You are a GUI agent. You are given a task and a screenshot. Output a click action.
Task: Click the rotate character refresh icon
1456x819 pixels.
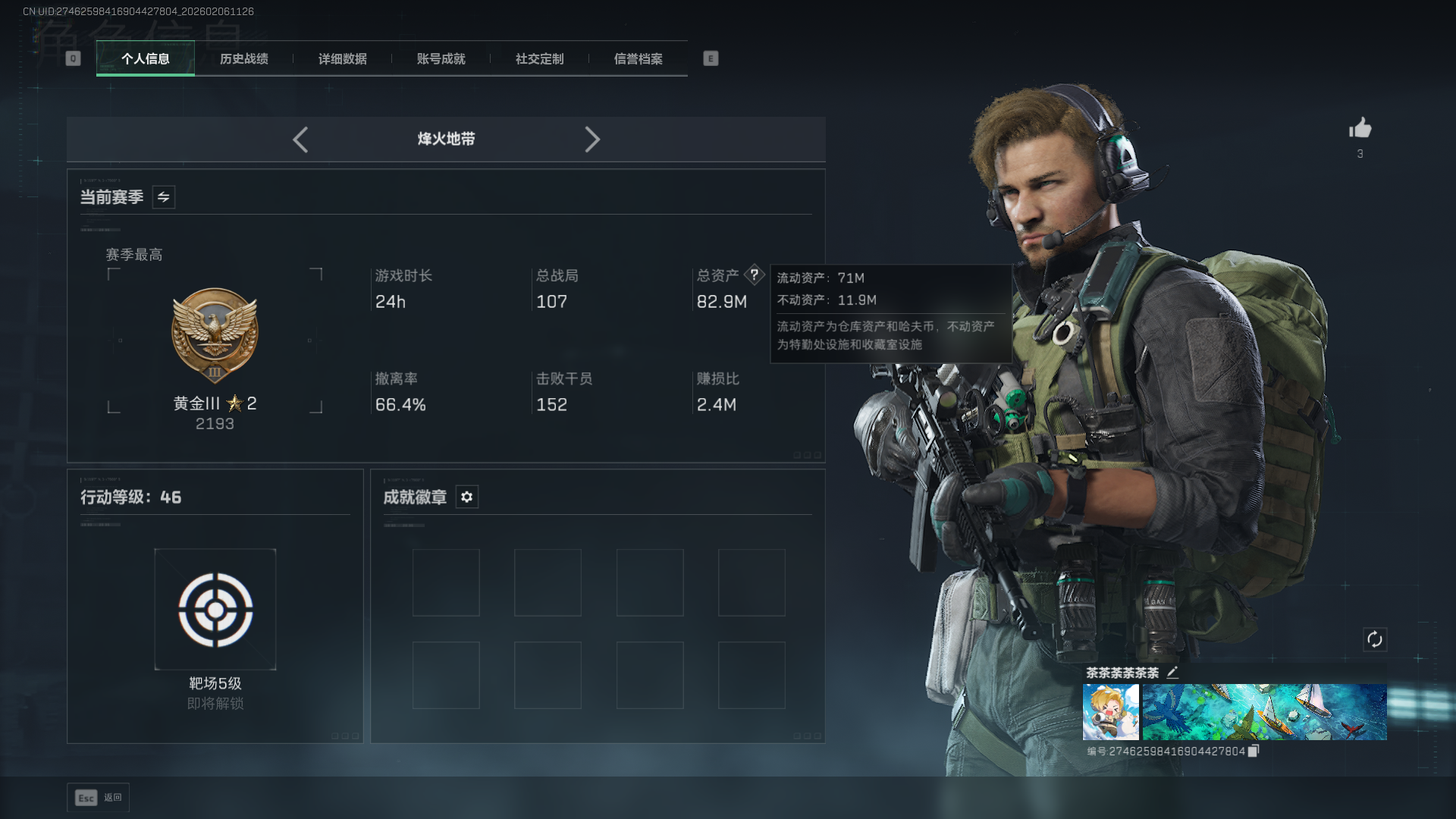click(1375, 639)
